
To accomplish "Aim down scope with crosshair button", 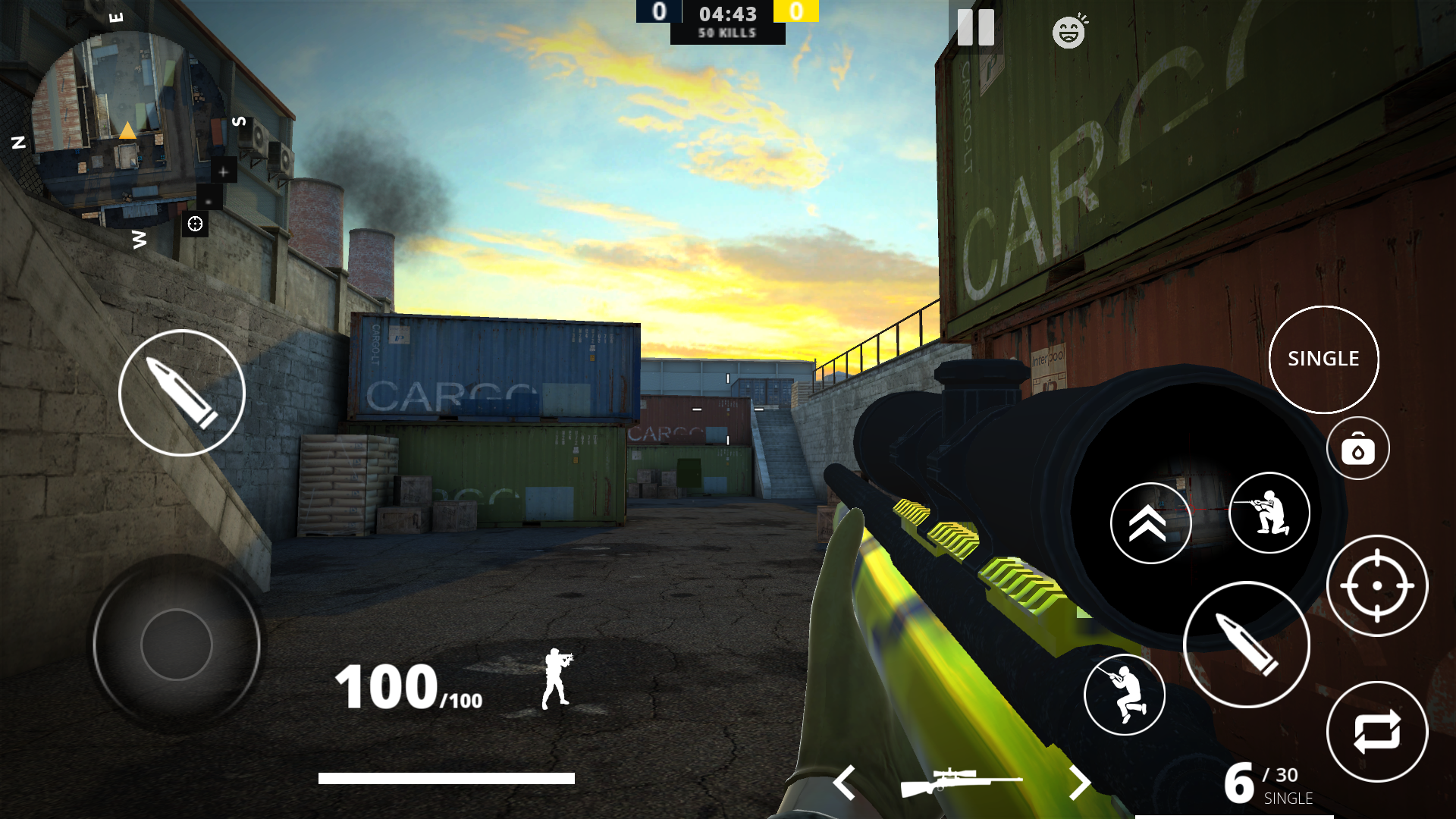I will click(1376, 585).
